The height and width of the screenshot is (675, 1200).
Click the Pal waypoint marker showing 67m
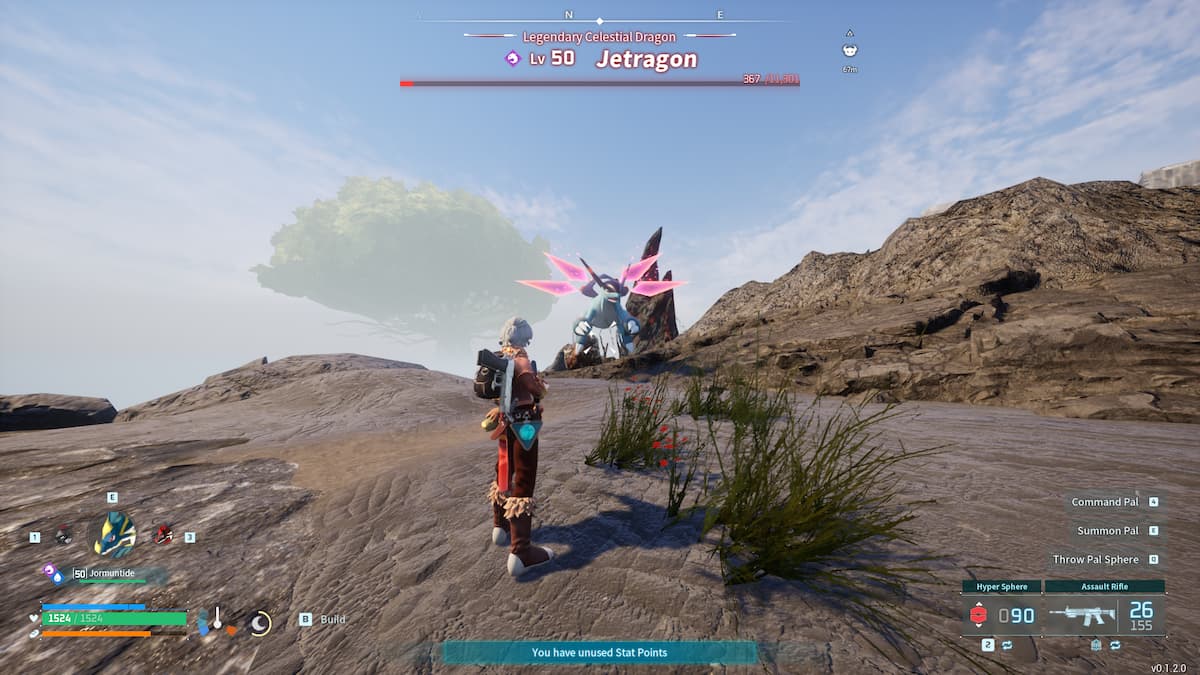[850, 51]
